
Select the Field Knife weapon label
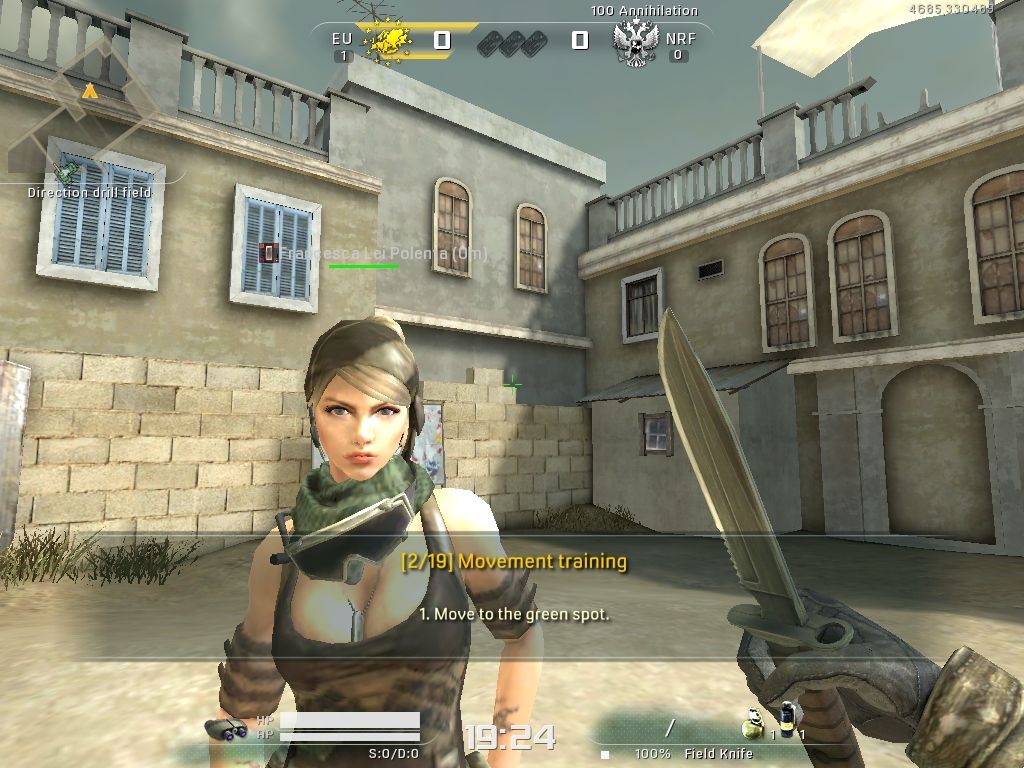click(719, 753)
